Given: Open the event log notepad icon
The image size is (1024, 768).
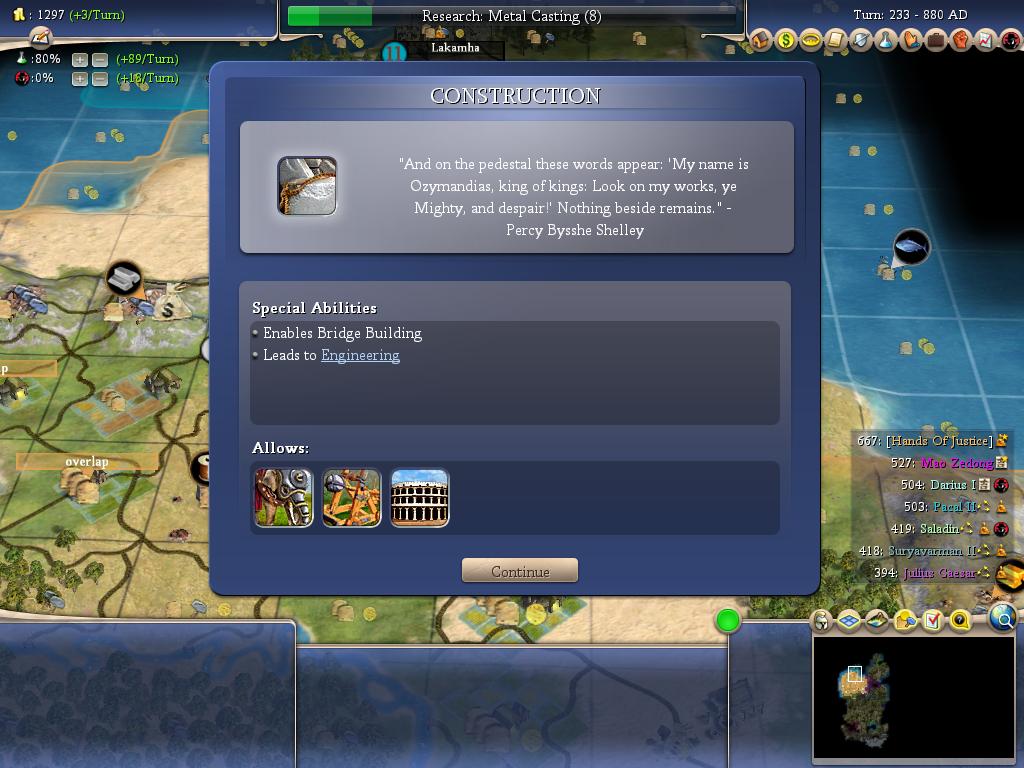Looking at the screenshot, I should tap(836, 41).
